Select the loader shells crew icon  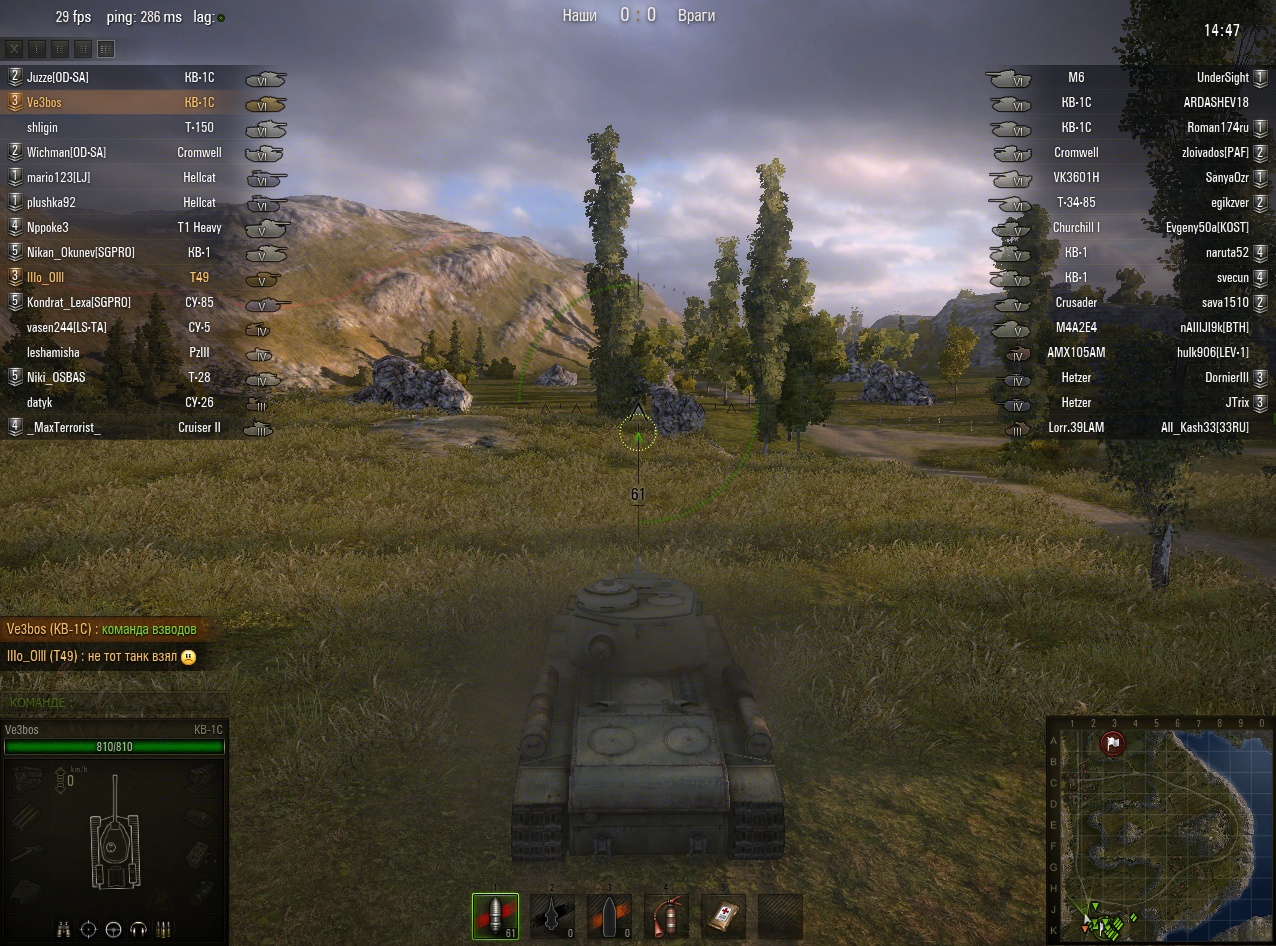[164, 929]
